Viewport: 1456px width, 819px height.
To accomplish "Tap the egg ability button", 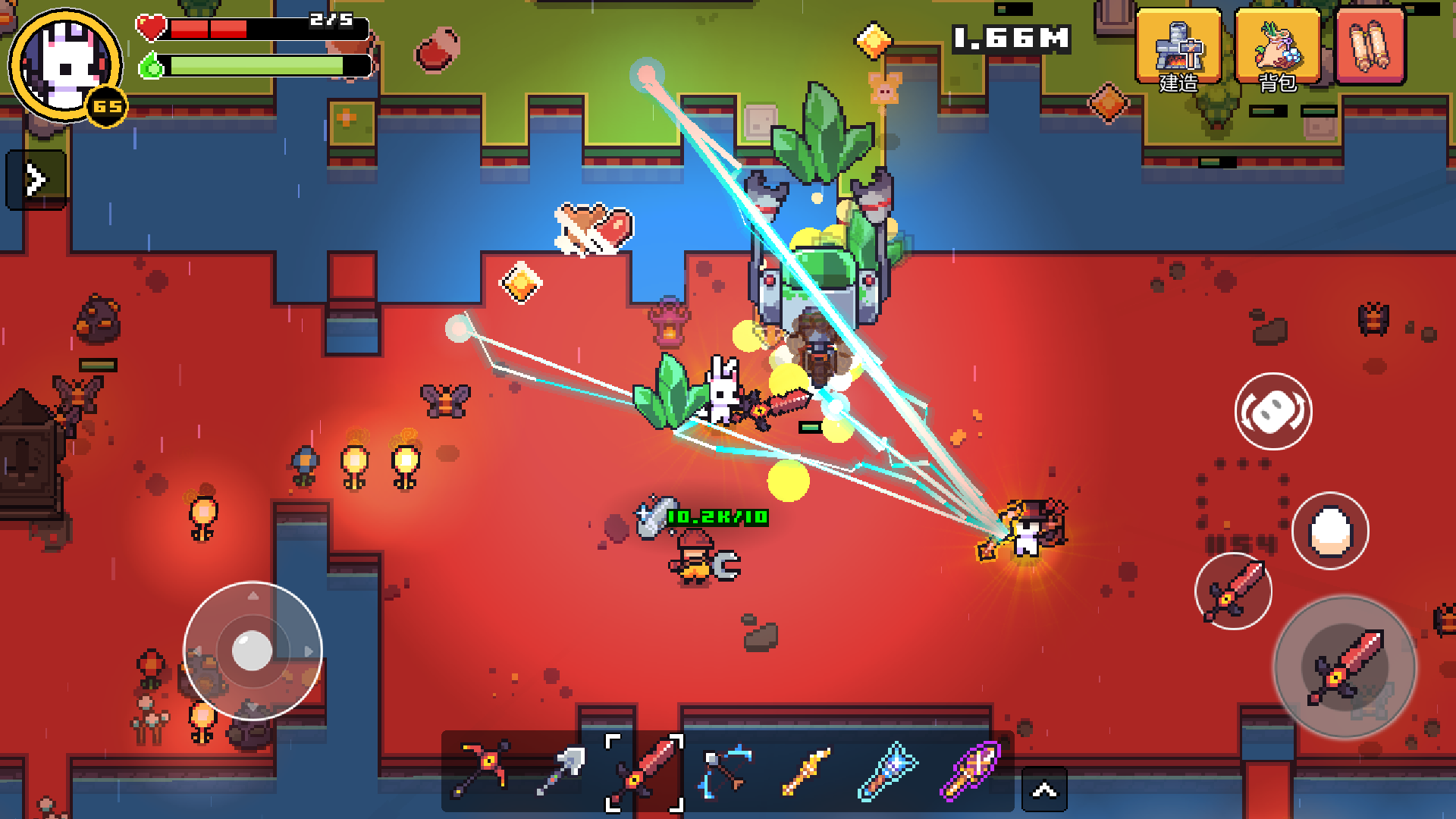I will pos(1330,530).
